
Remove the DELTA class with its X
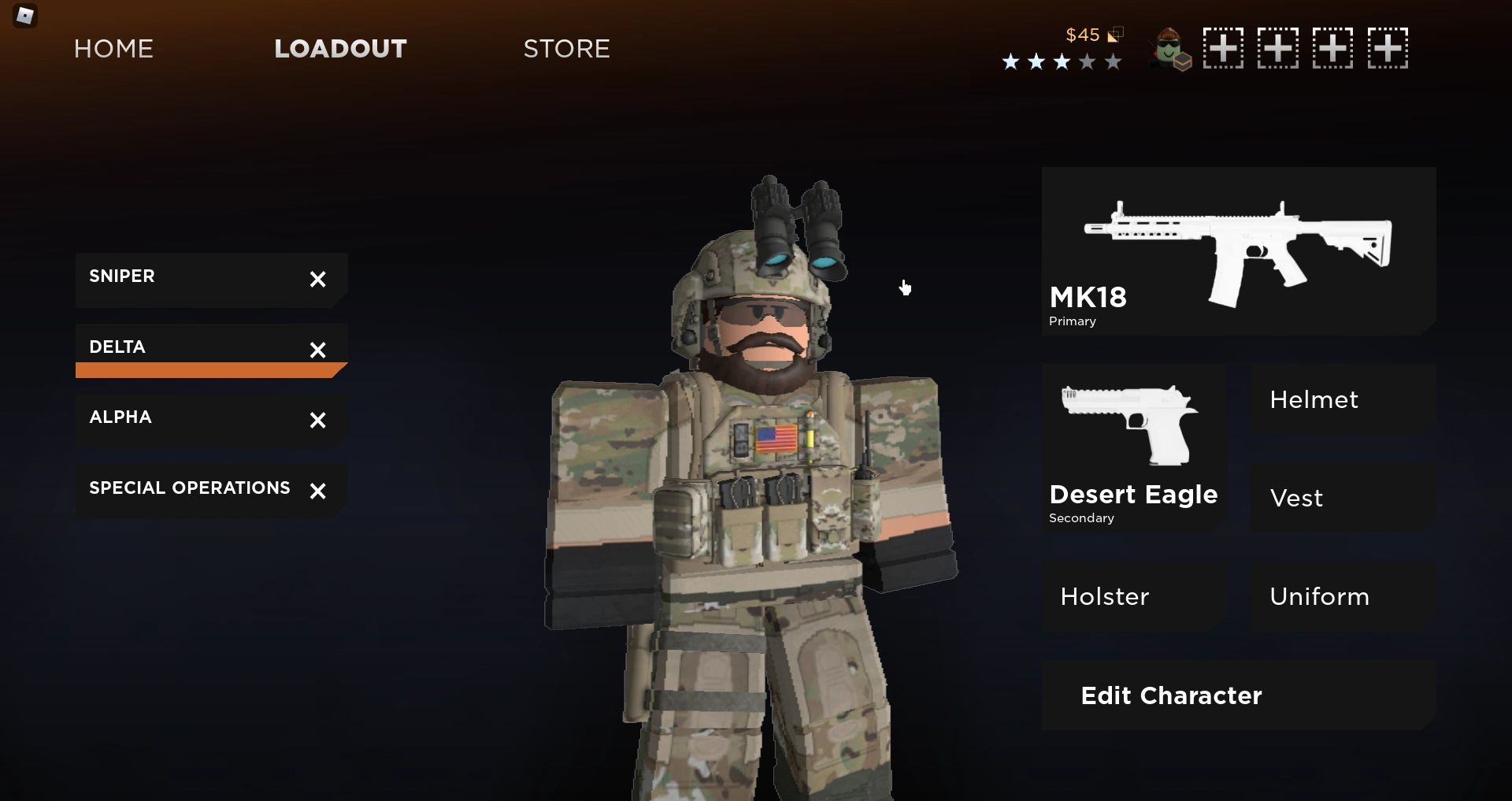coord(318,350)
